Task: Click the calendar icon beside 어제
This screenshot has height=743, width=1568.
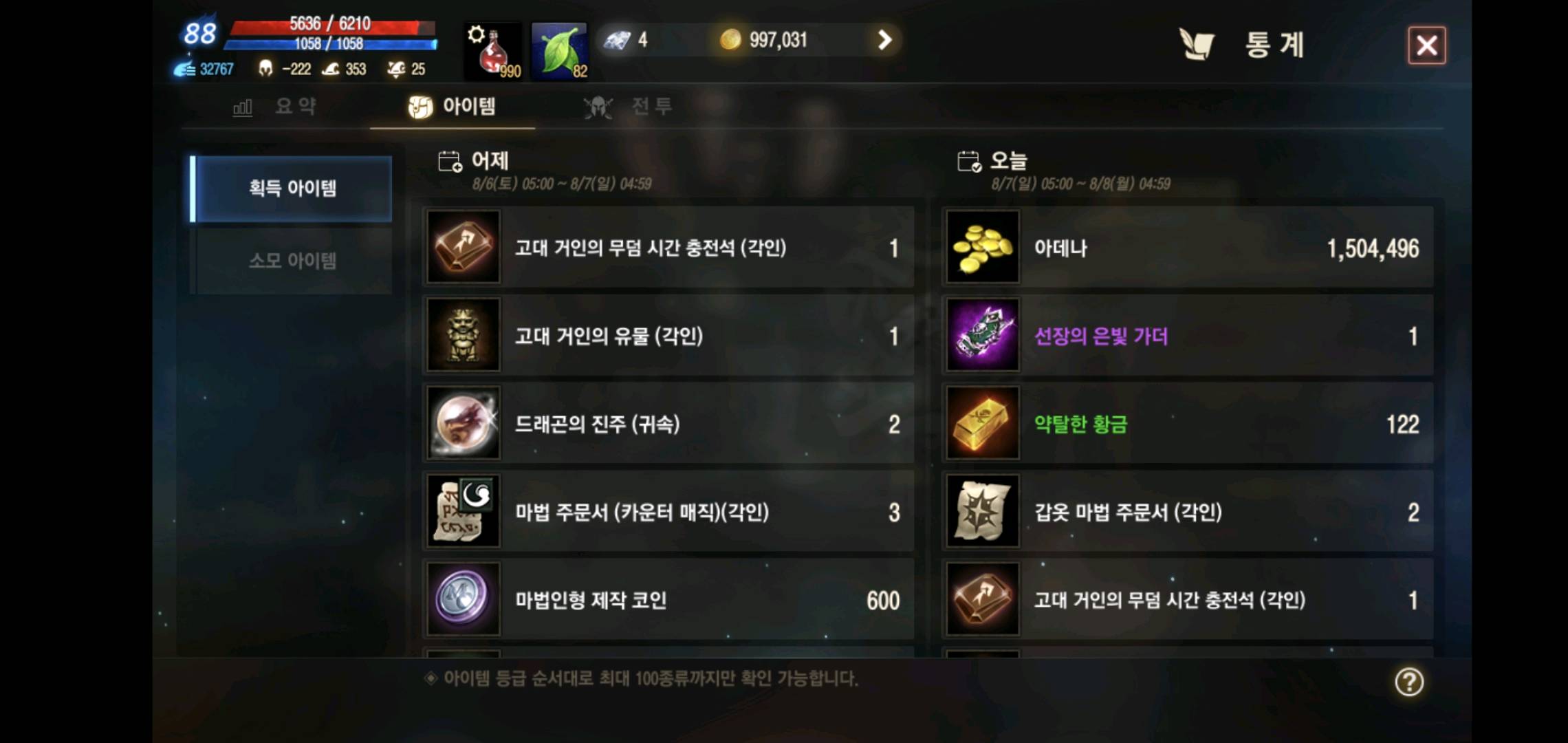Action: coord(450,160)
